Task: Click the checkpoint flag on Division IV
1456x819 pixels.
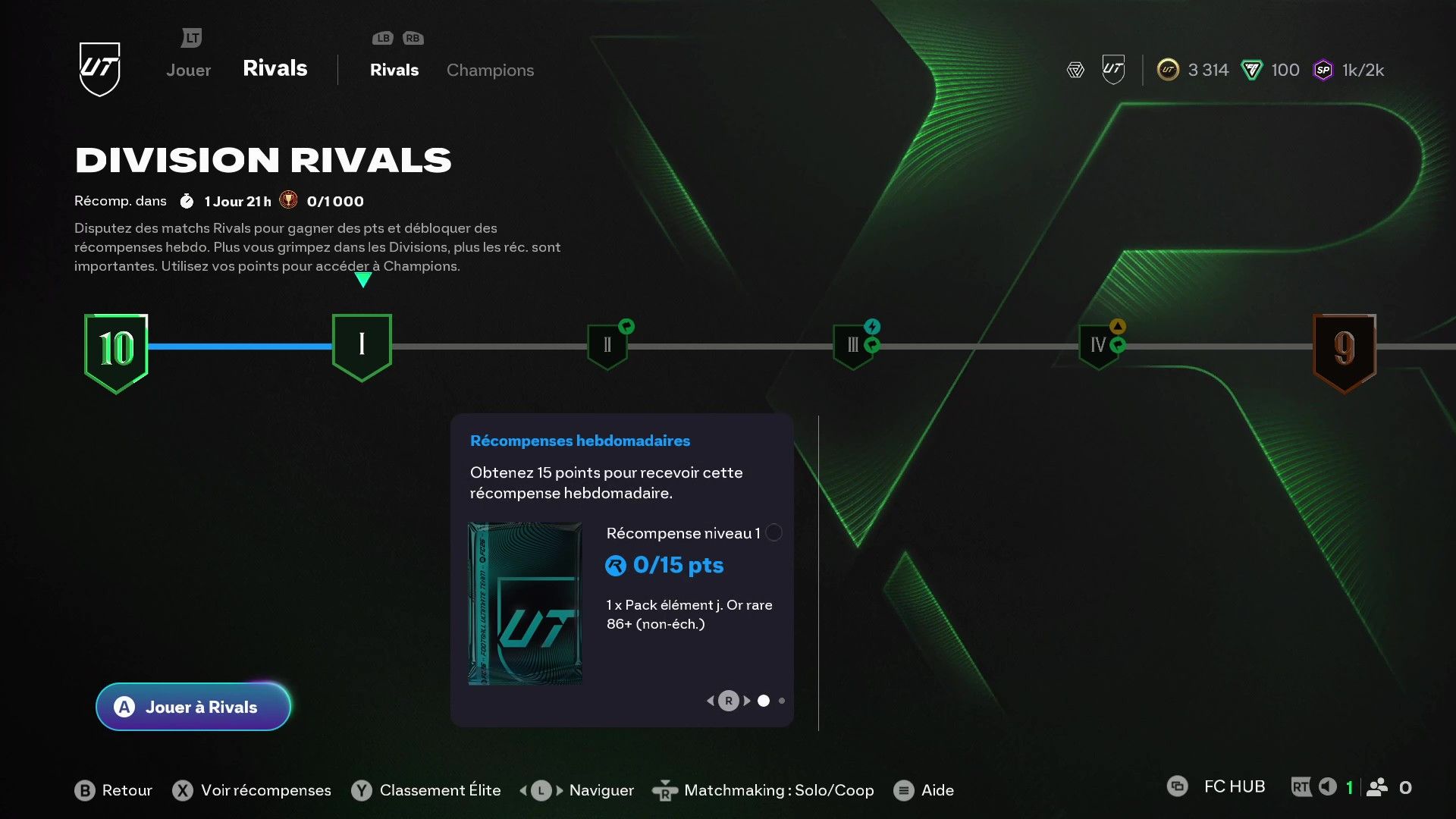Action: tap(1117, 345)
